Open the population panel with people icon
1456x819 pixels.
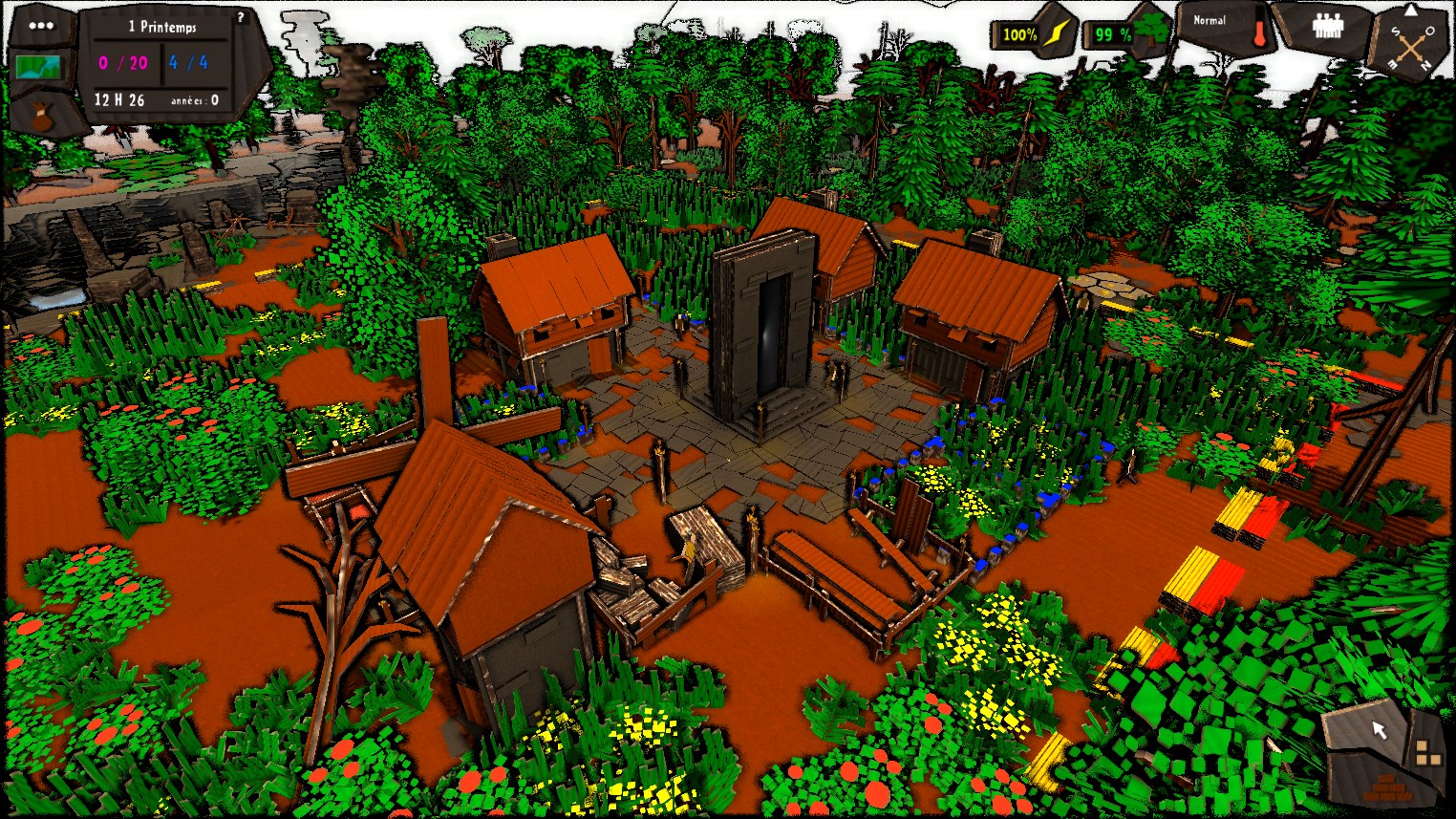1328,26
